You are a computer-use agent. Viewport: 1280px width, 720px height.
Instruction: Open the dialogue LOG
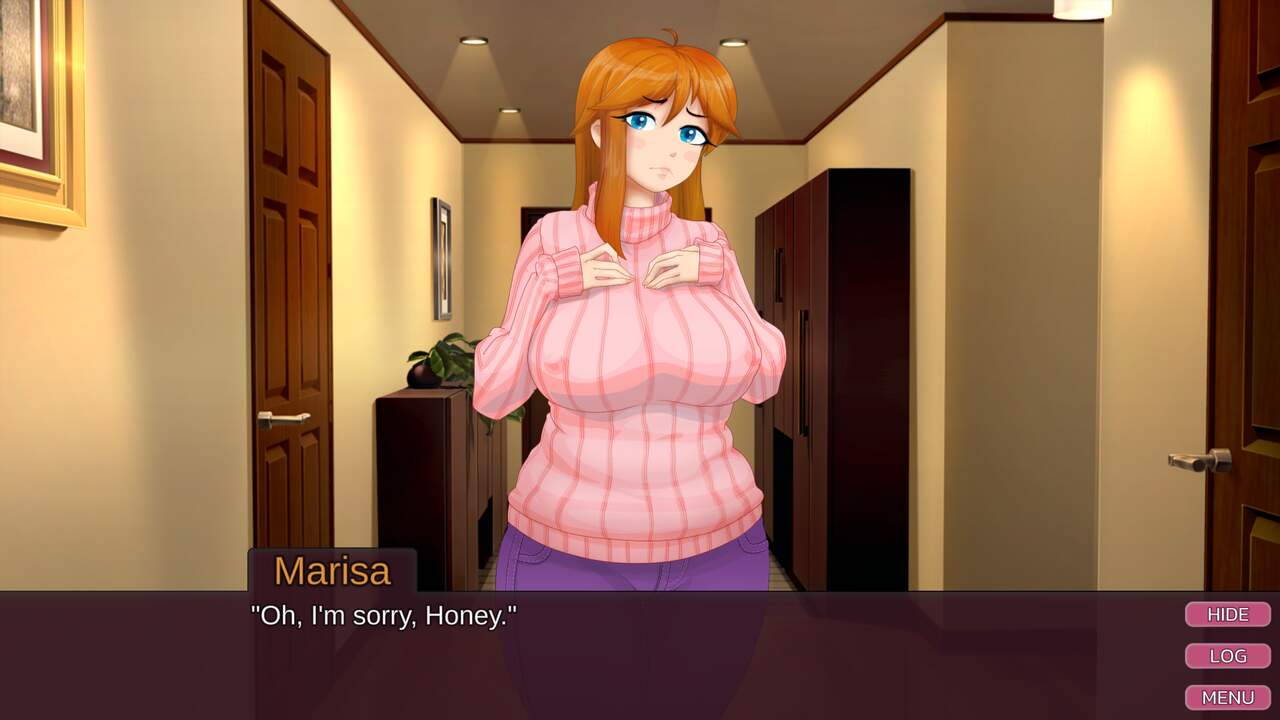coord(1227,656)
